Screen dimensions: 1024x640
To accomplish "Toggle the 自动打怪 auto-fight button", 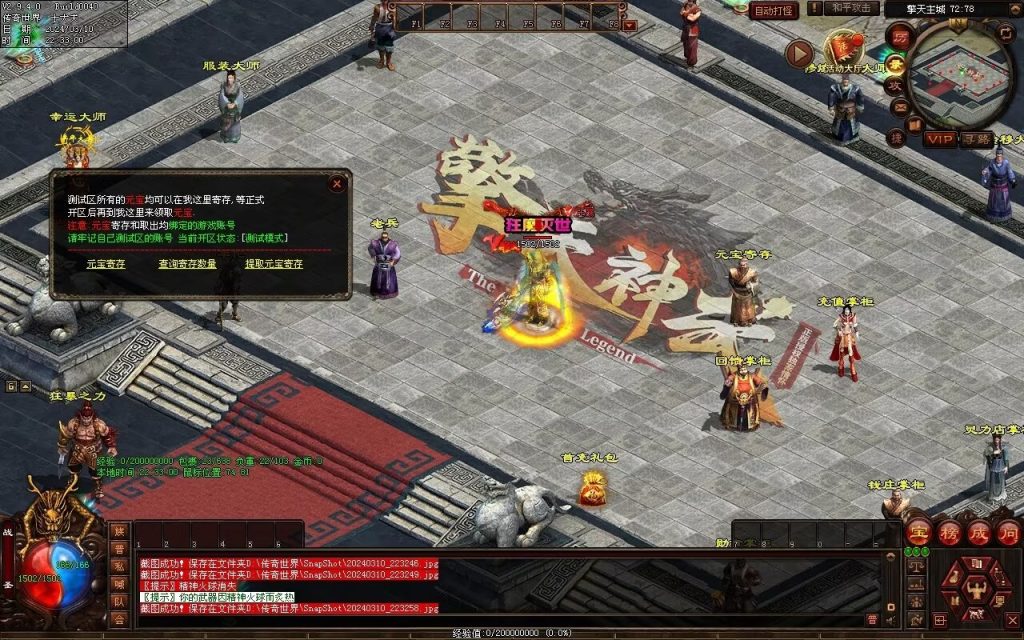I will tap(773, 11).
